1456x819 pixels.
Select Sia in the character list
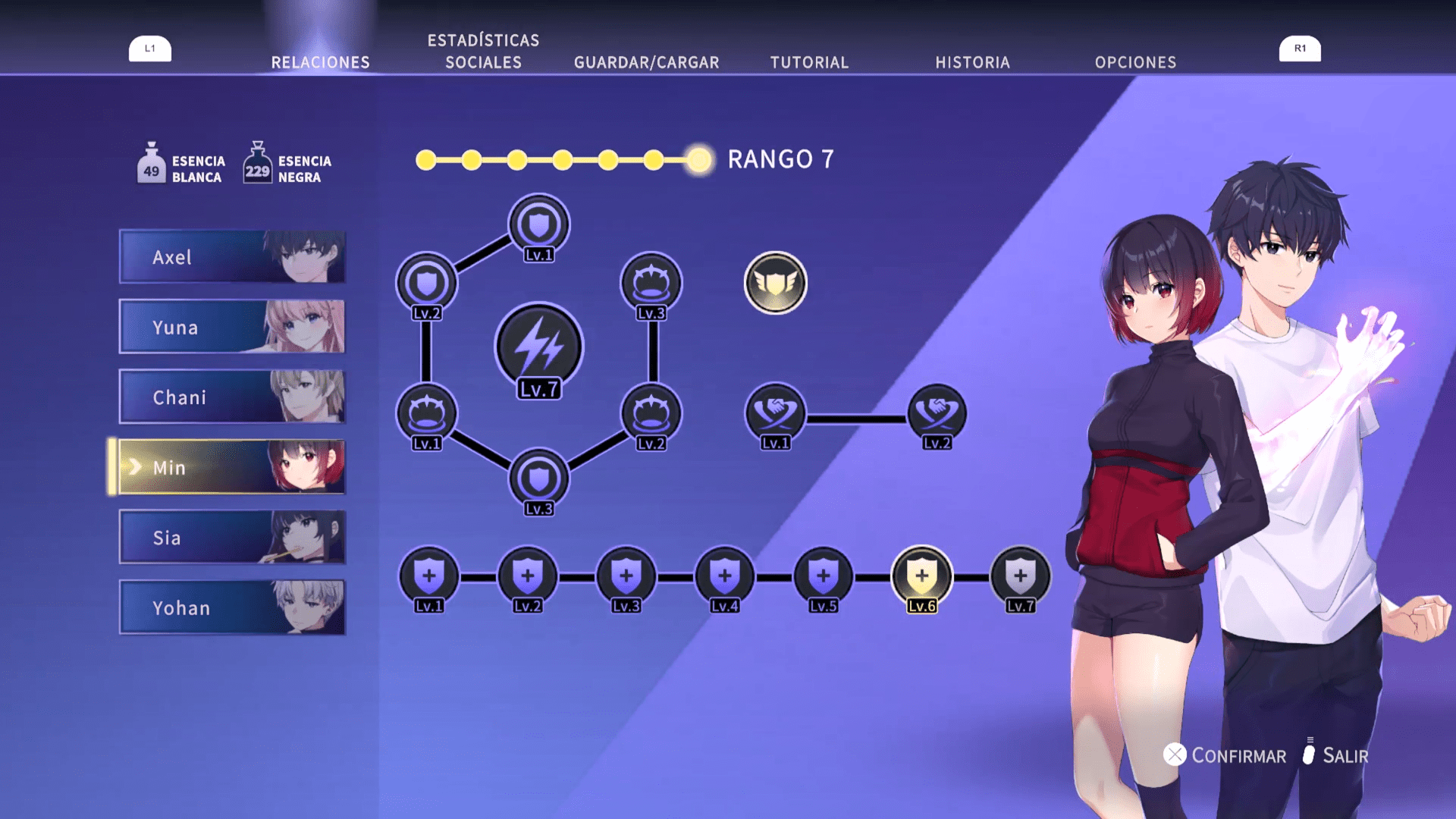232,537
